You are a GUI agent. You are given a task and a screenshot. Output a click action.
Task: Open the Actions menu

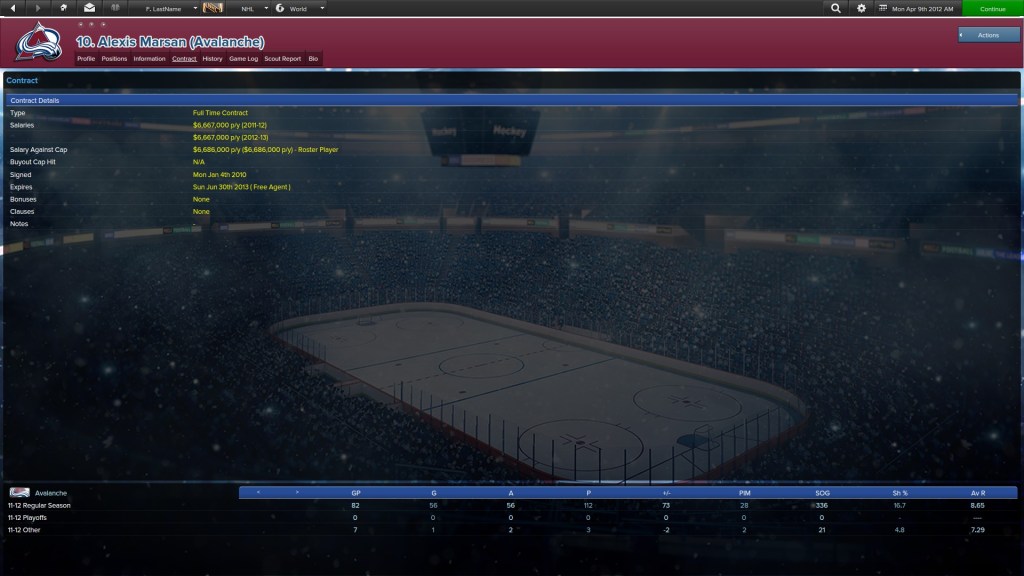(988, 35)
